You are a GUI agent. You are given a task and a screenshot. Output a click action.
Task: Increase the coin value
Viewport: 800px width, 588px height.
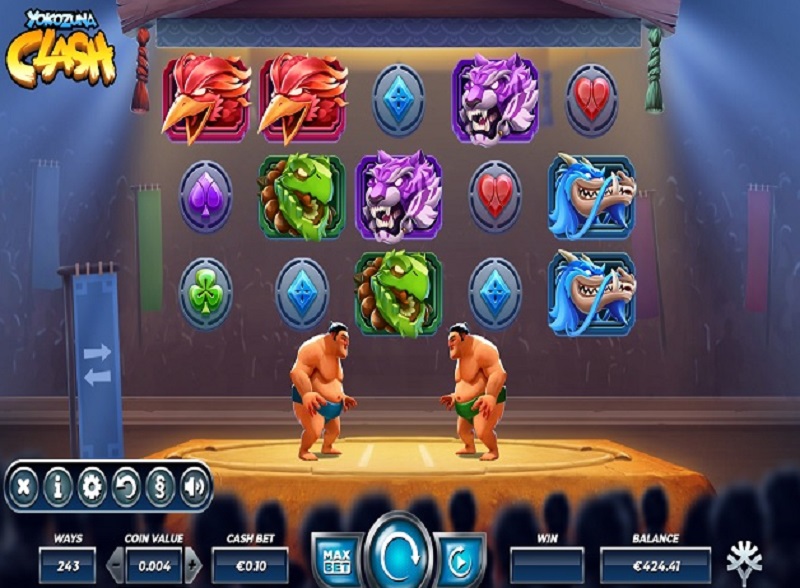[x=193, y=565]
